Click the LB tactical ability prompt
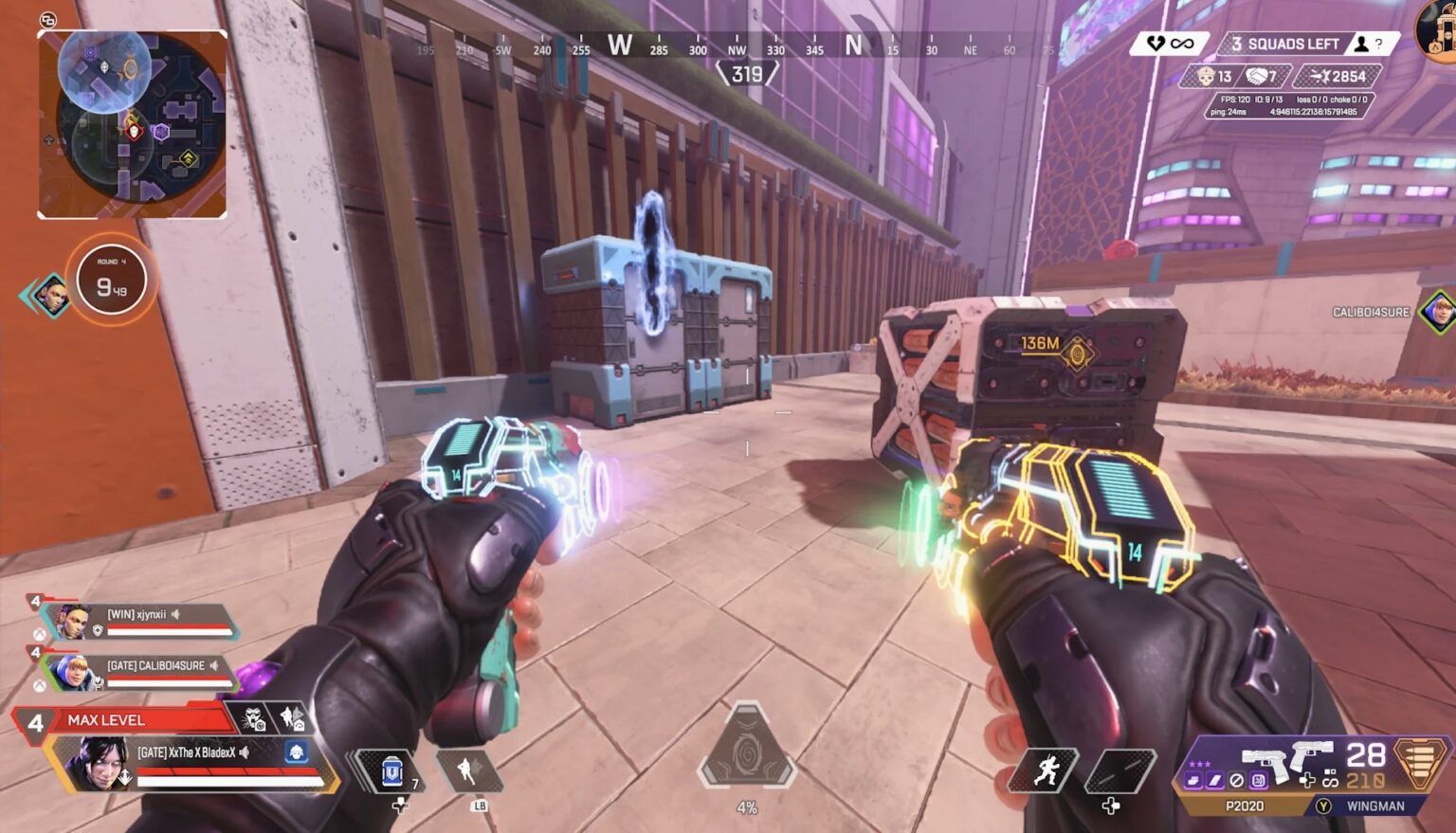This screenshot has width=1456, height=833. pos(480,806)
